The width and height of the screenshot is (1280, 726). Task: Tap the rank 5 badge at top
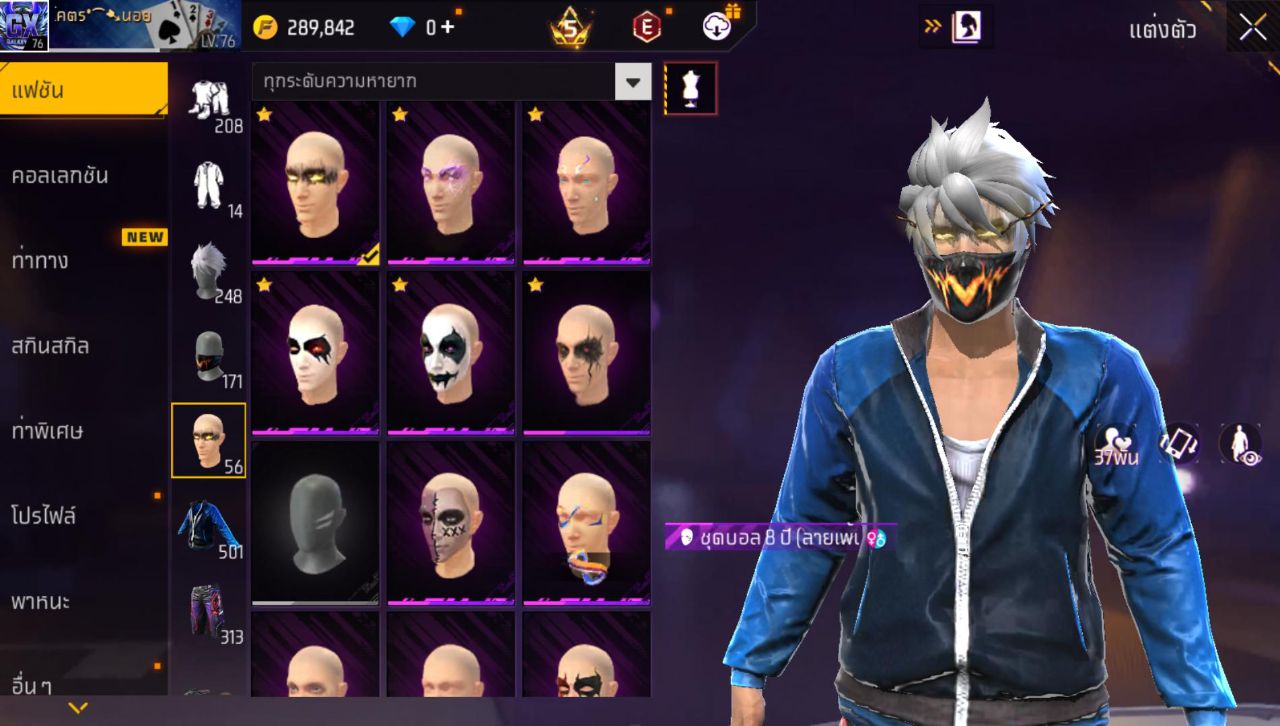tap(568, 27)
